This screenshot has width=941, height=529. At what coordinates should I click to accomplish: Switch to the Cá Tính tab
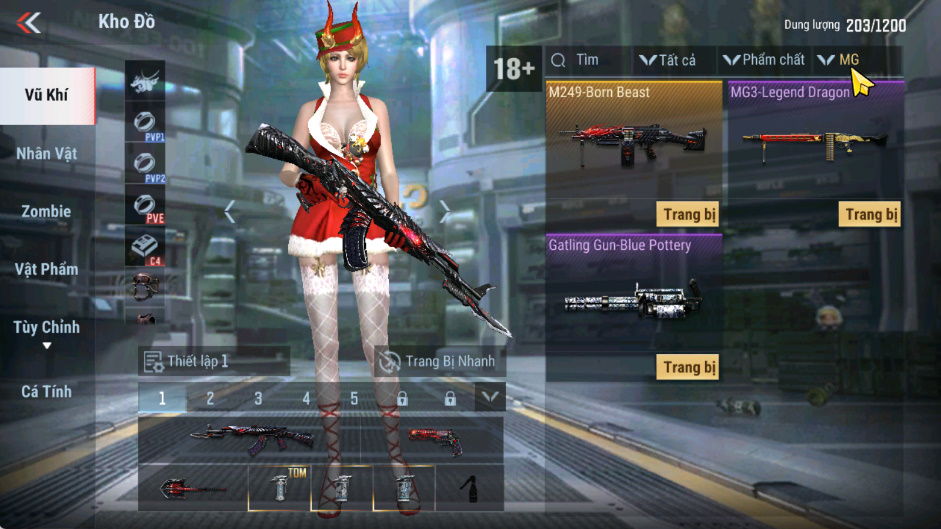47,392
